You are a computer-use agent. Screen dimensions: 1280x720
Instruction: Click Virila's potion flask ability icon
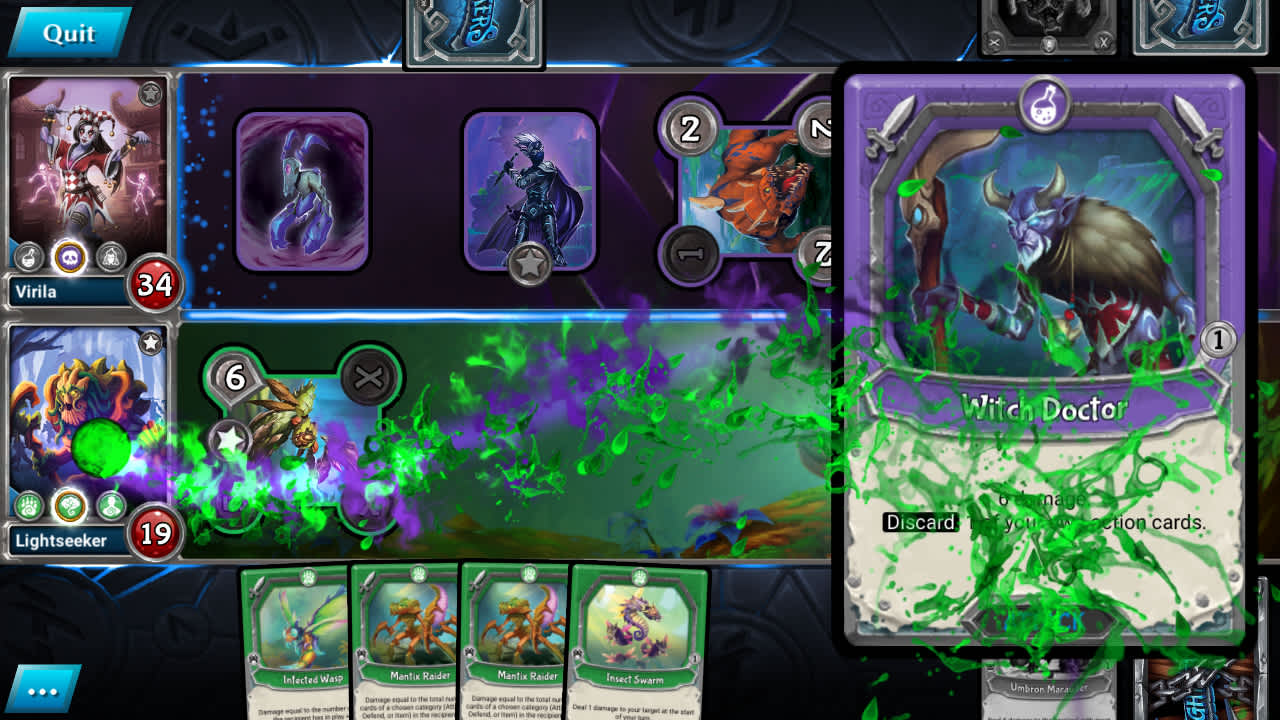pyautogui.click(x=29, y=258)
